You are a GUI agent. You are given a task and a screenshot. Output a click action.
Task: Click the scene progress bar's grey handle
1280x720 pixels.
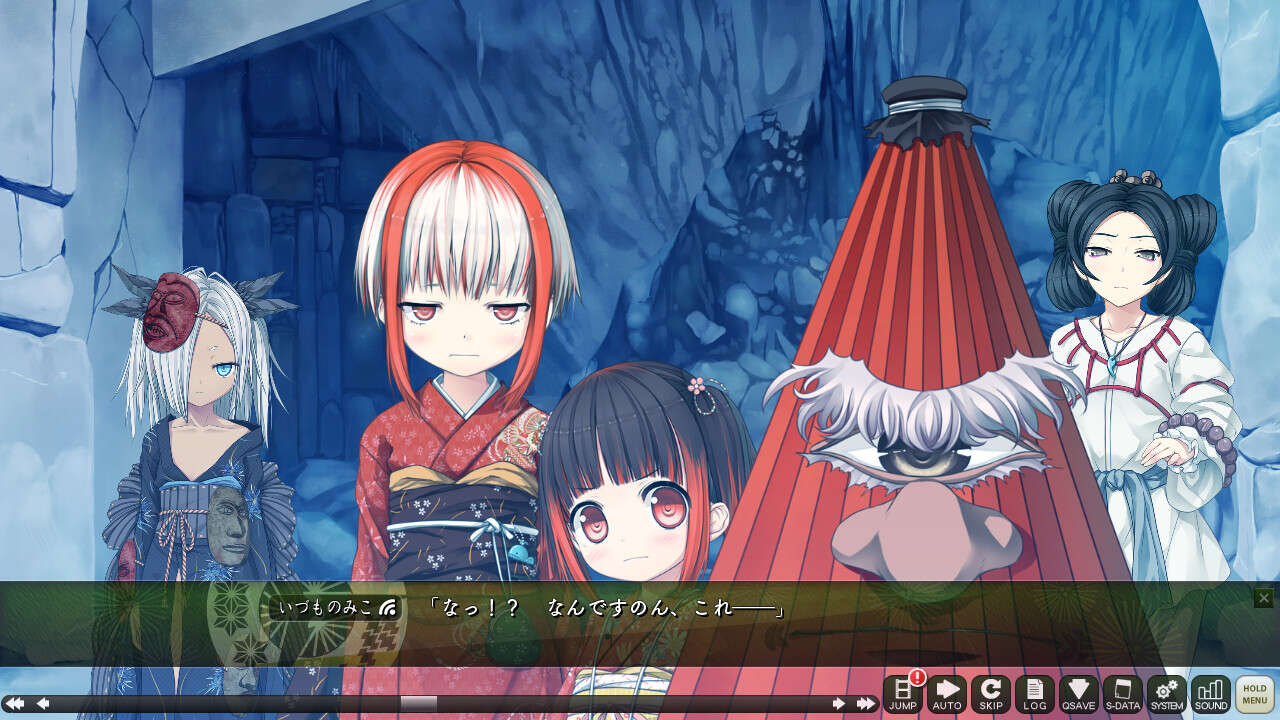tap(418, 704)
